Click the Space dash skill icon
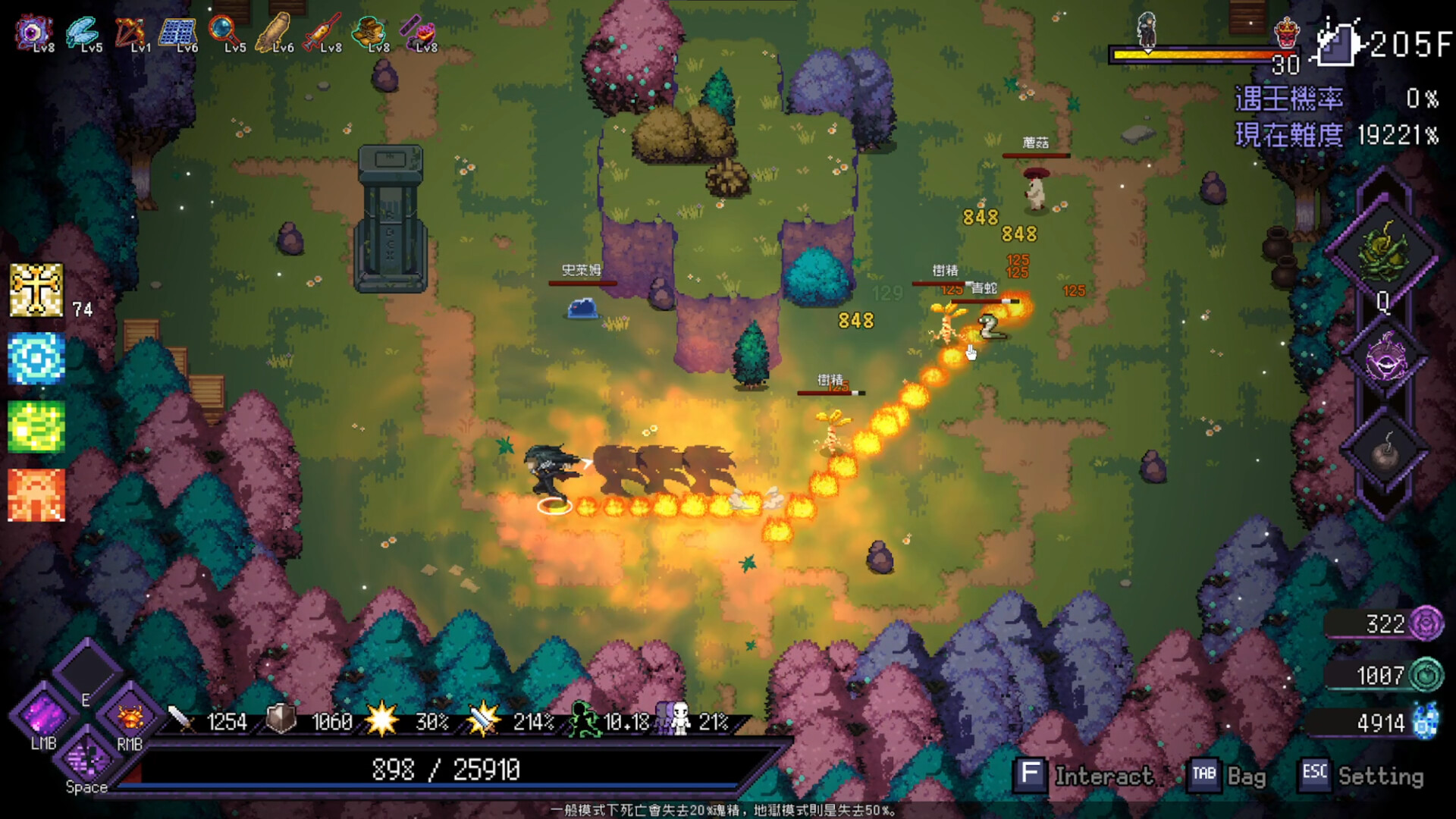This screenshot has width=1456, height=819. tap(89, 758)
